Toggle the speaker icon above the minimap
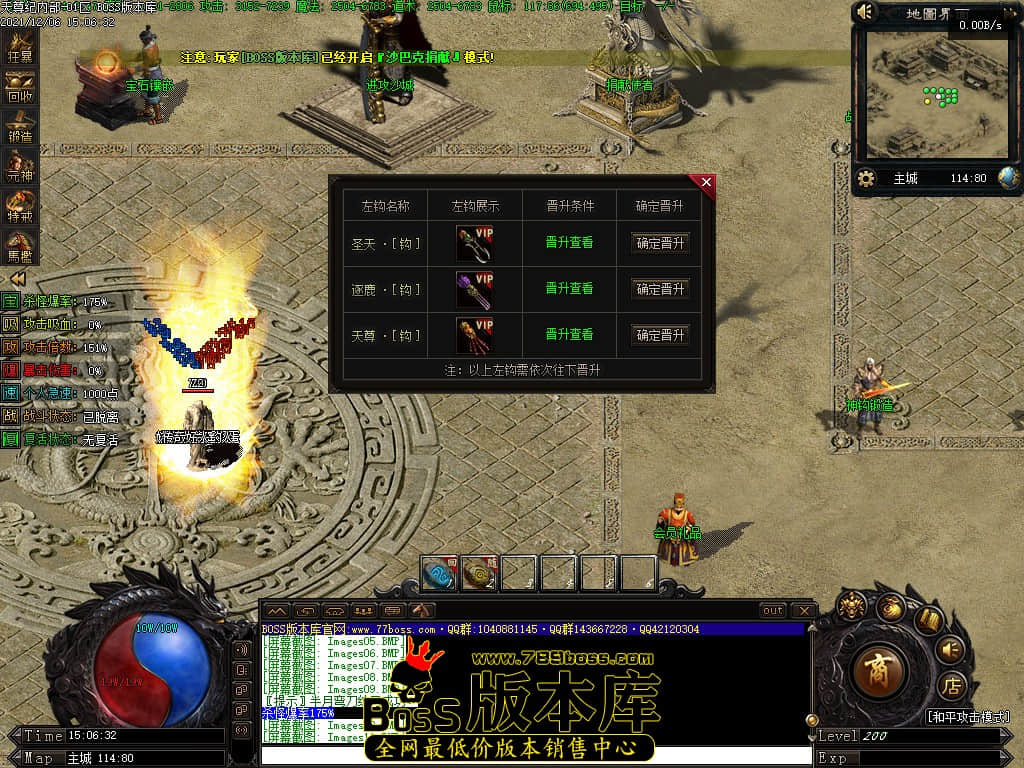Screen dimensions: 1024x768 click(866, 12)
